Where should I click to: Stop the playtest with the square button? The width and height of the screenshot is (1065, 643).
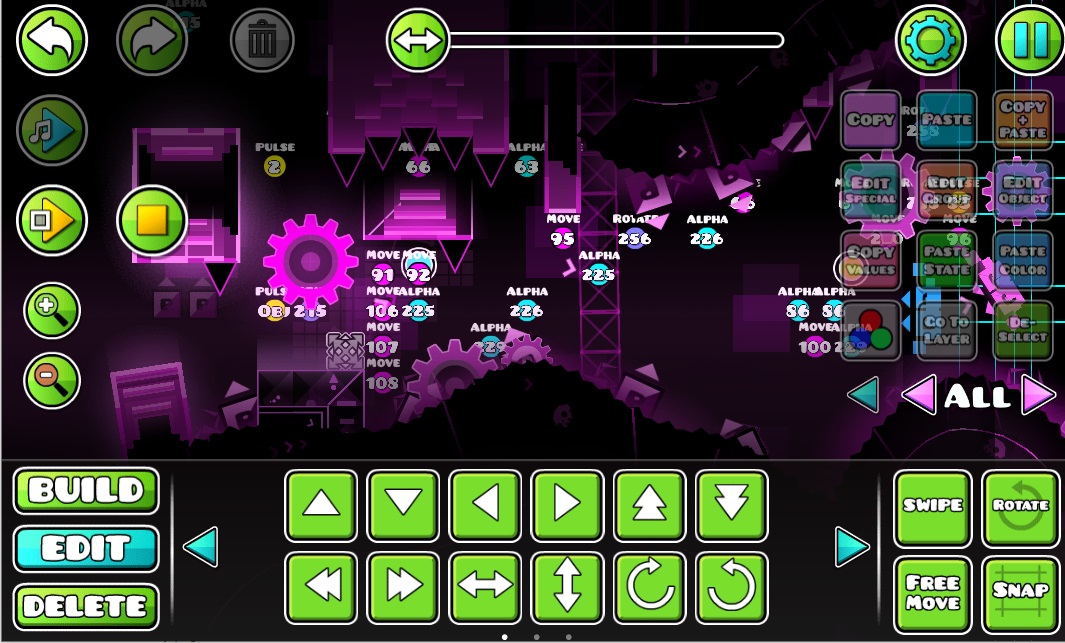[152, 219]
